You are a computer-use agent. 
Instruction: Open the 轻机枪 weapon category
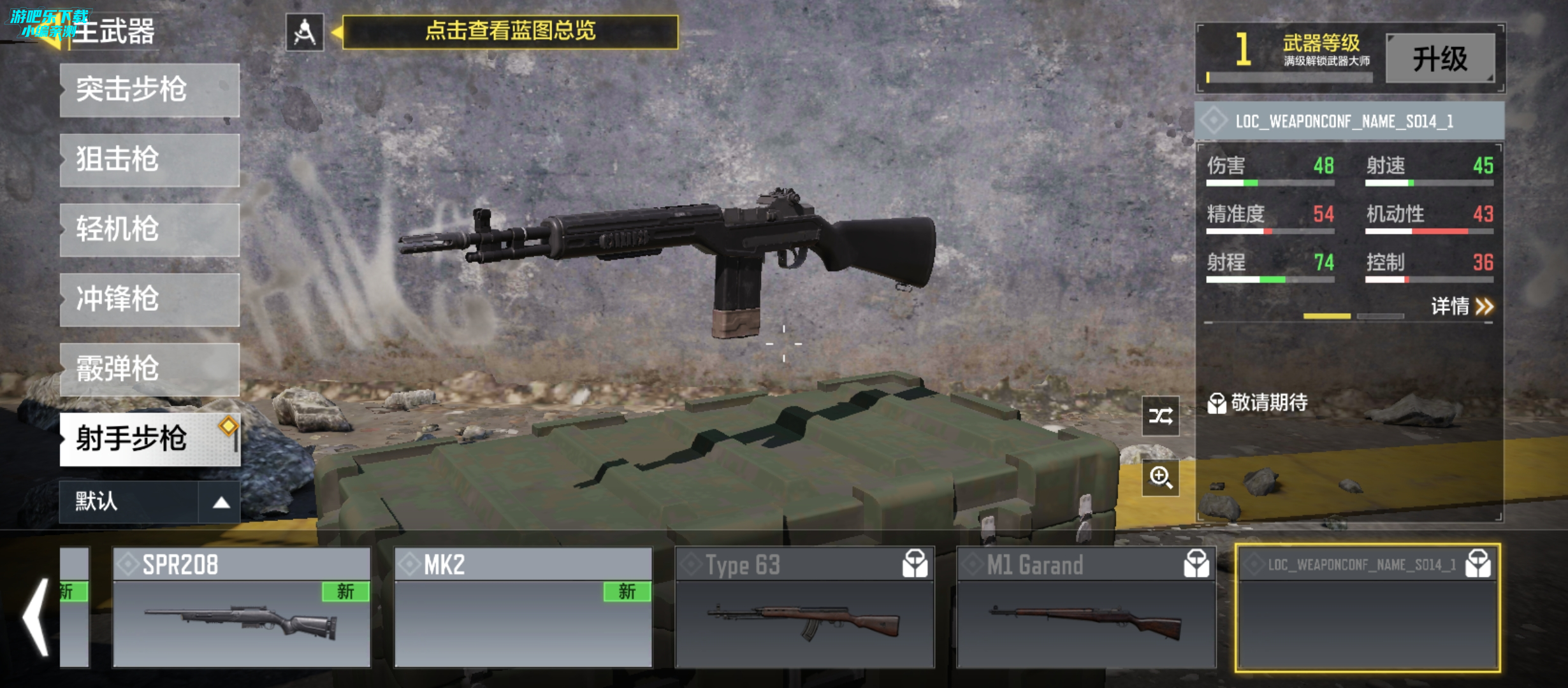tap(150, 230)
